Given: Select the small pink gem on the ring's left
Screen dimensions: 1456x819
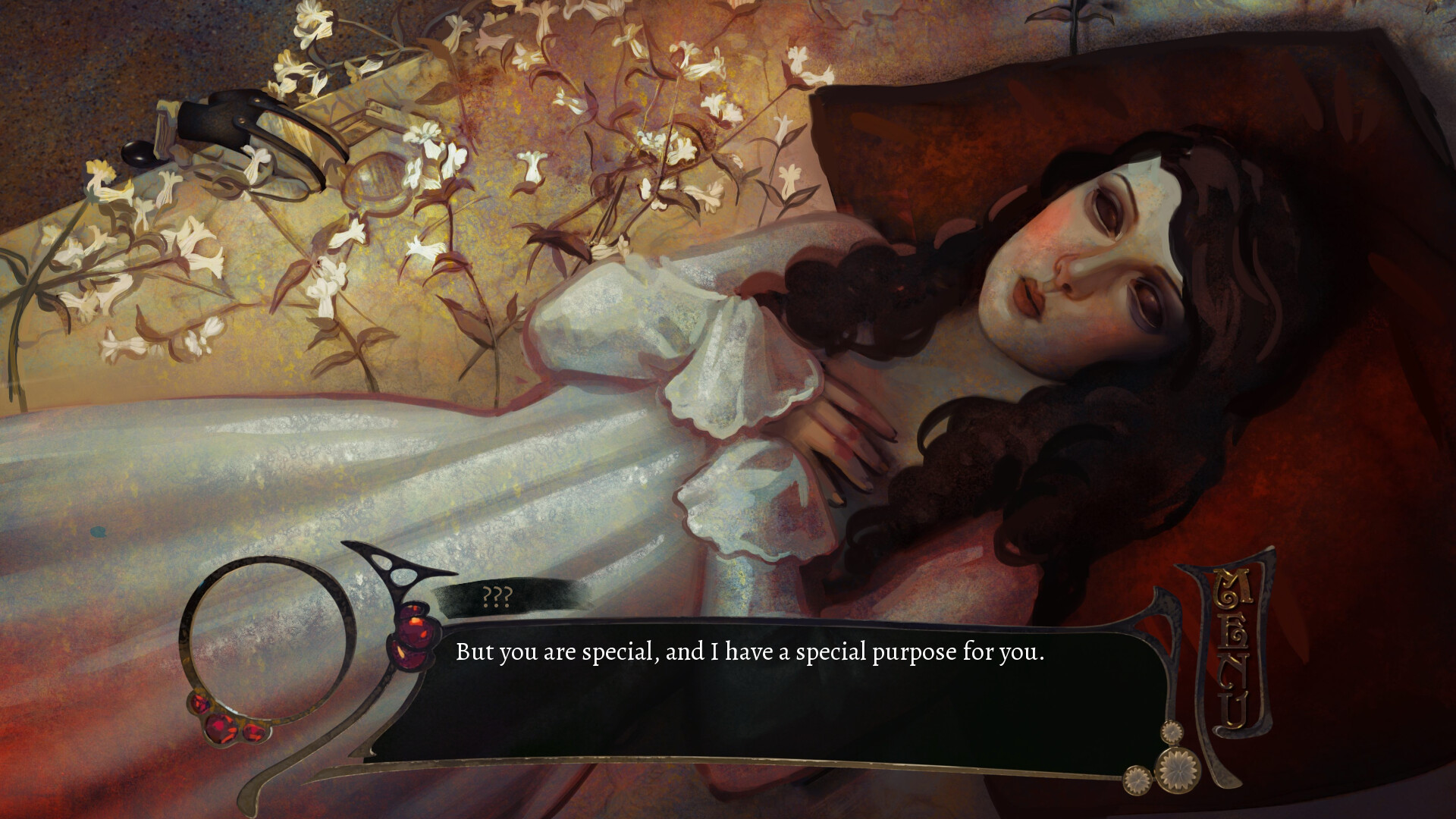Looking at the screenshot, I should click(199, 704).
